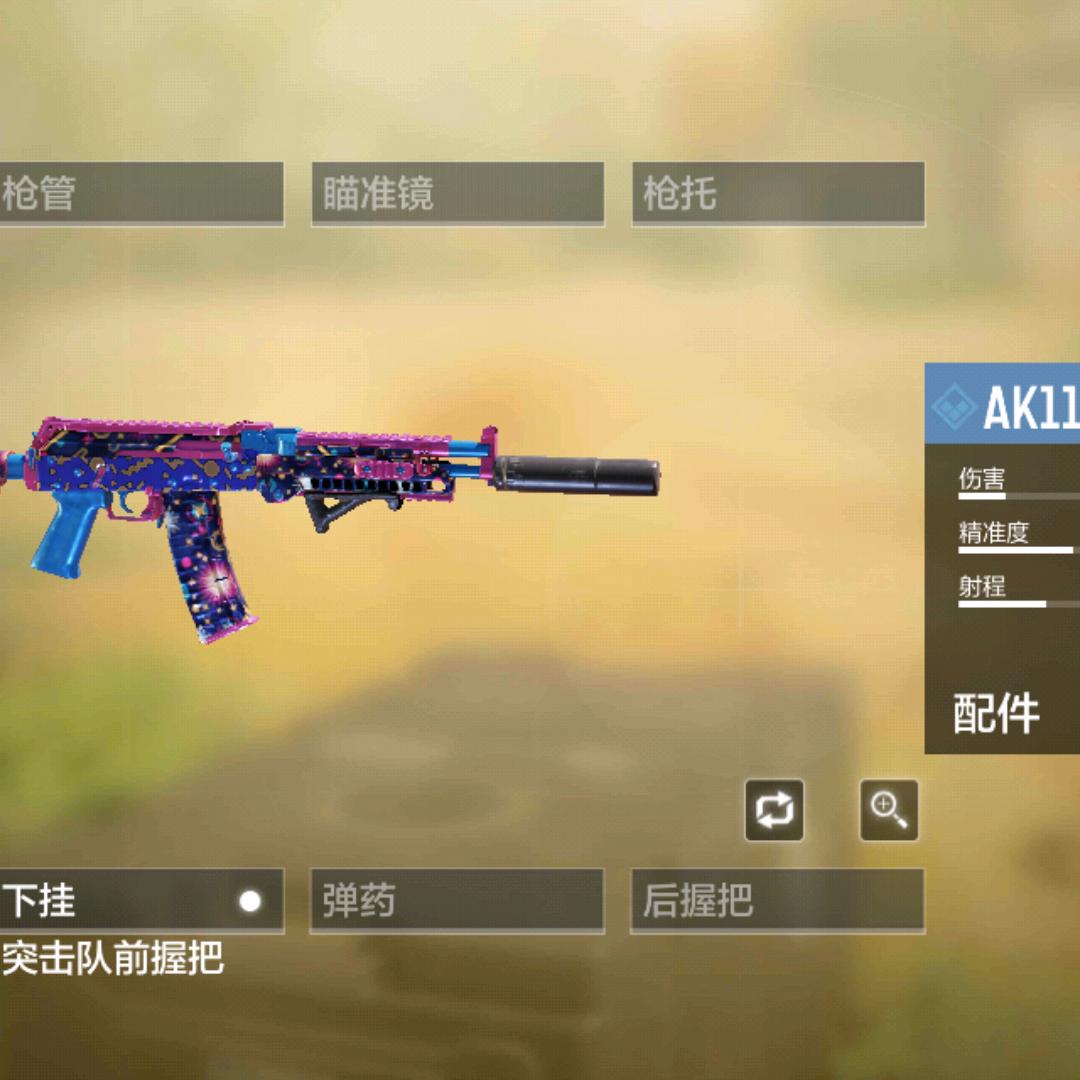Open the 枪管 barrel attachment slot
The height and width of the screenshot is (1080, 1080).
point(140,194)
